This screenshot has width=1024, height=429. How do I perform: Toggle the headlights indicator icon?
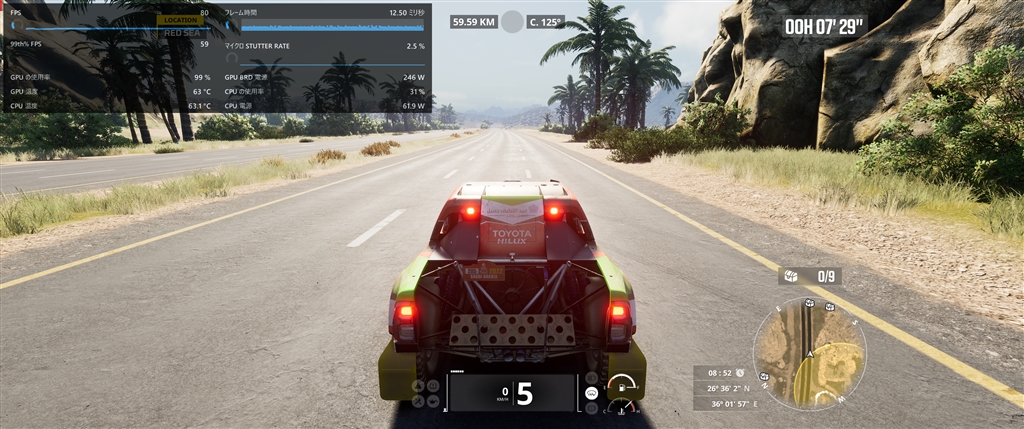tap(592, 378)
